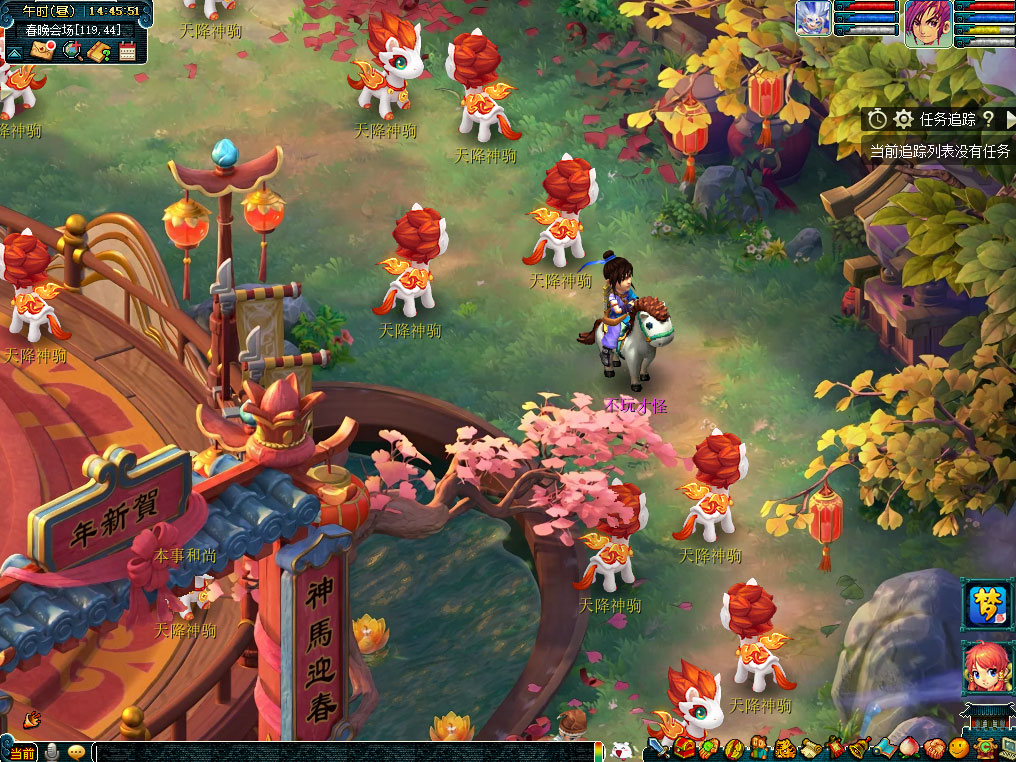Open the world map magnifier icon
Screen dimensions: 1016x762
[x=71, y=50]
